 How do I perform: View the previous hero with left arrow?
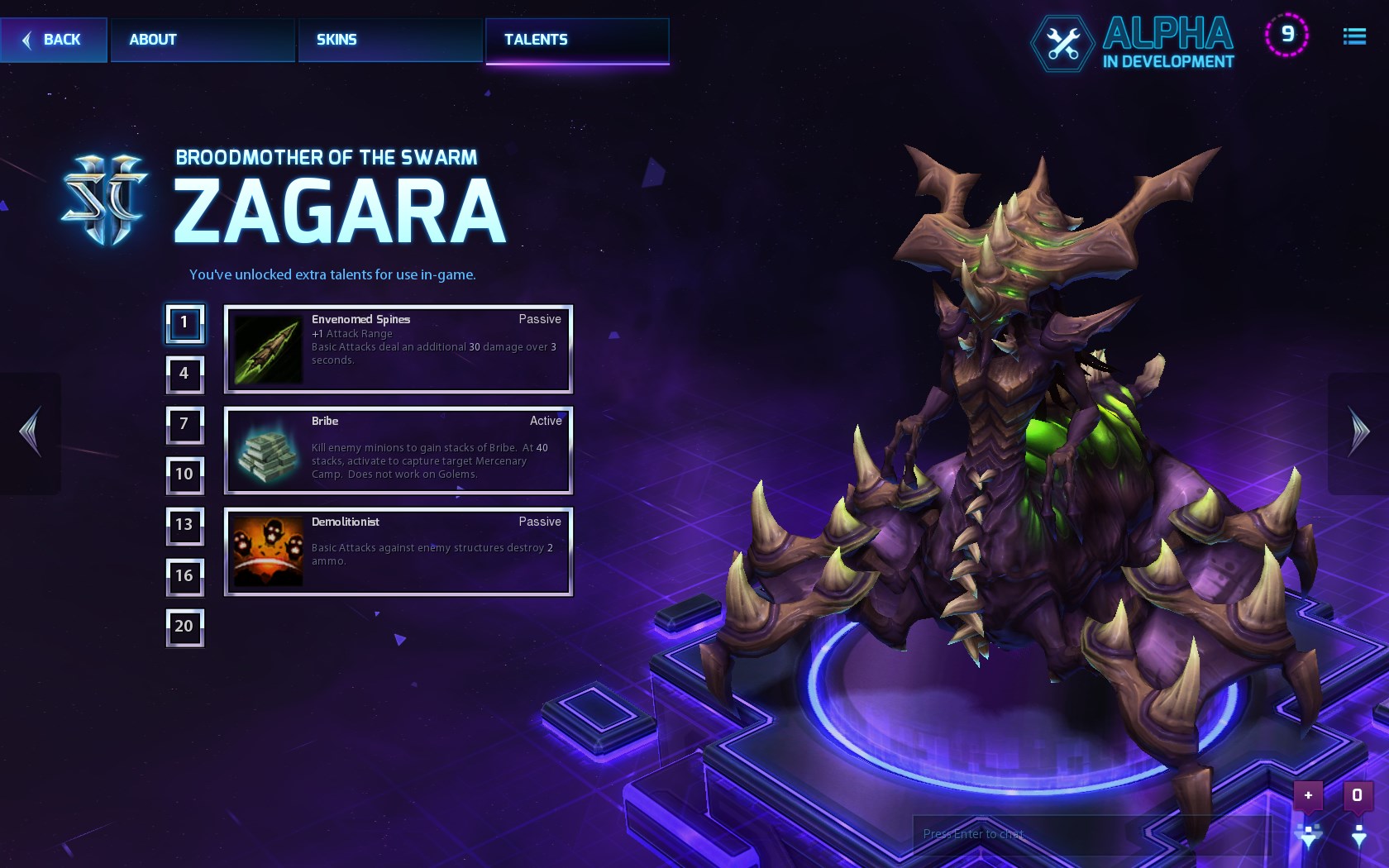pos(31,432)
